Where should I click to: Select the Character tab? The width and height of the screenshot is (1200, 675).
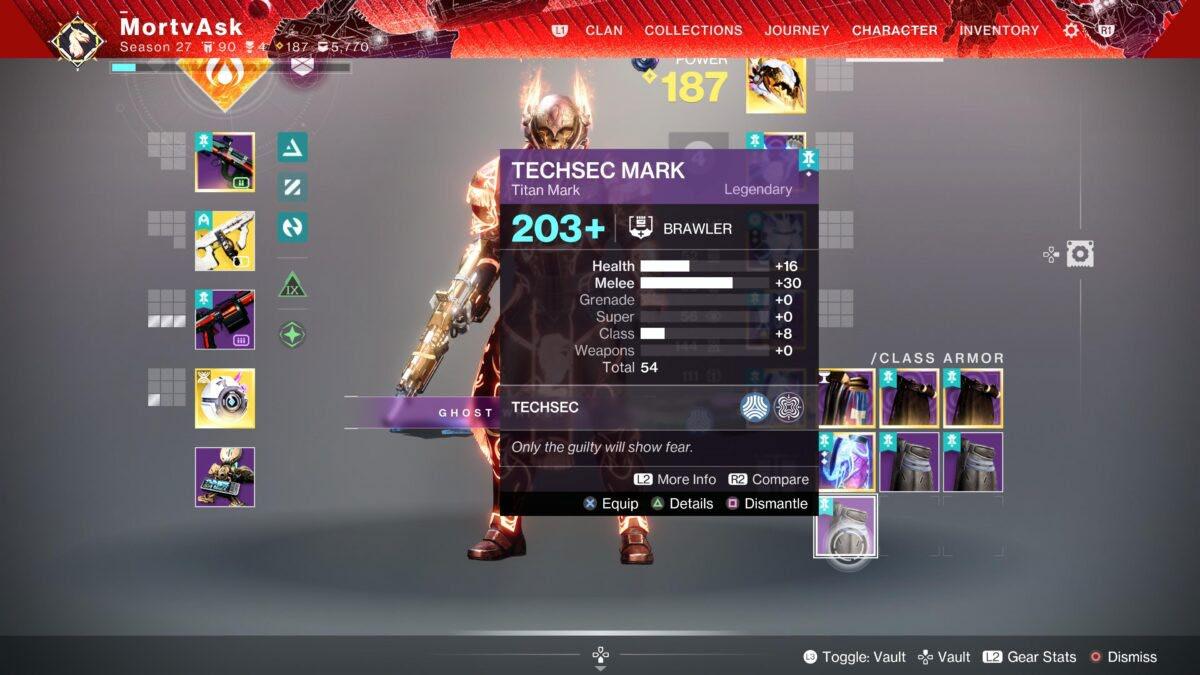click(895, 30)
